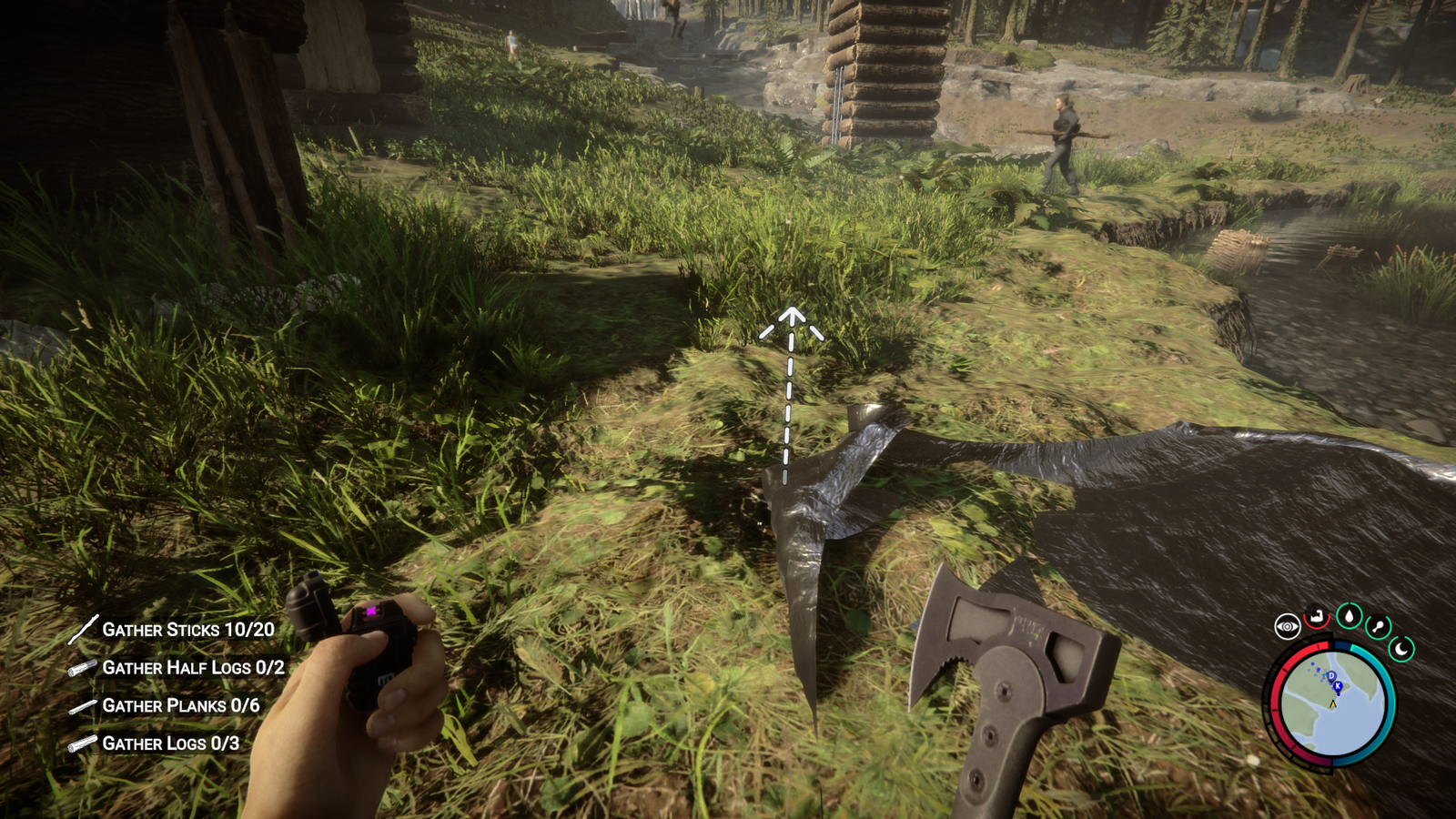Click the D player marker on minimap

1331,675
